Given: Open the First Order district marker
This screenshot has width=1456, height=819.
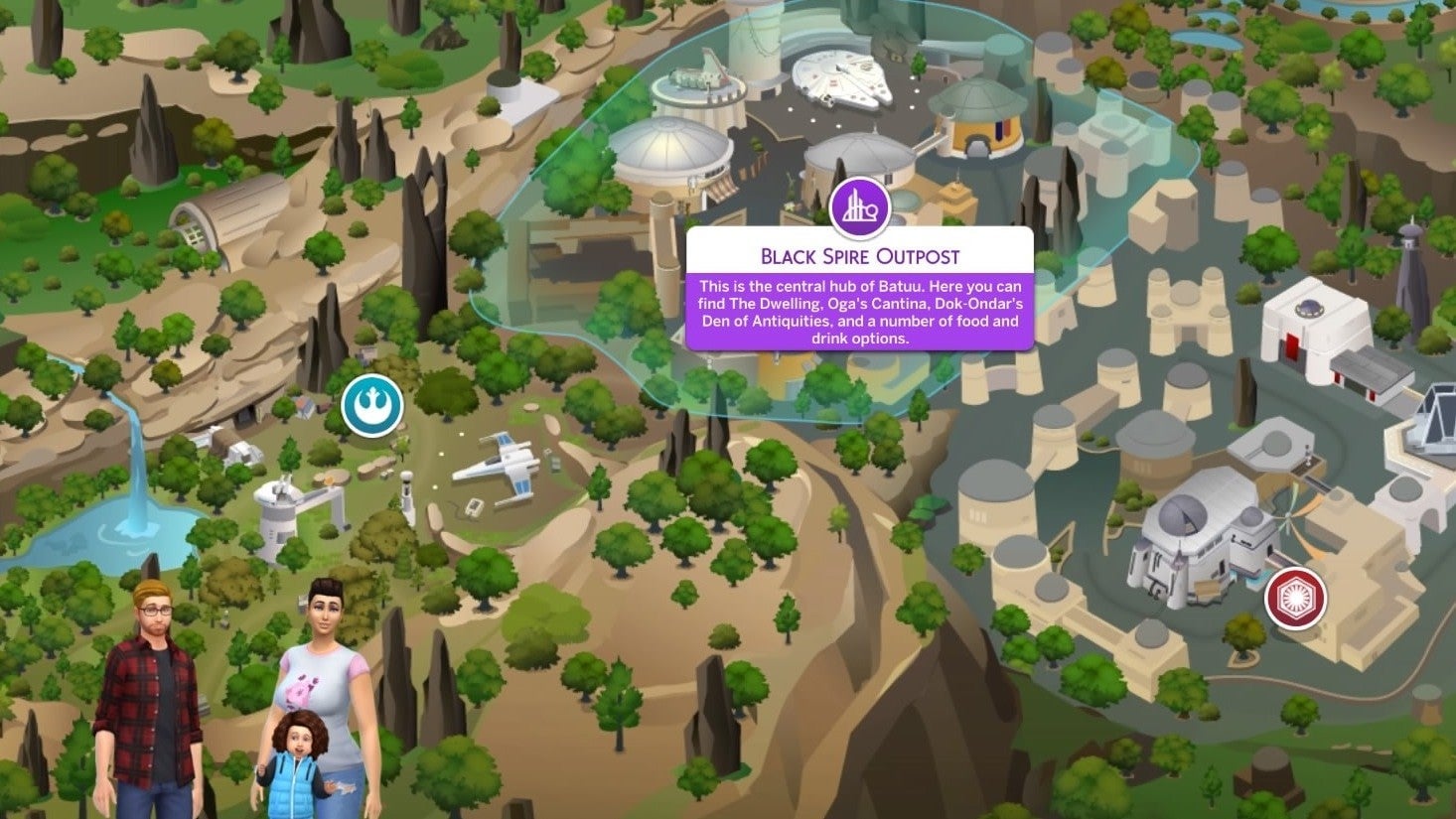Looking at the screenshot, I should click(1296, 598).
